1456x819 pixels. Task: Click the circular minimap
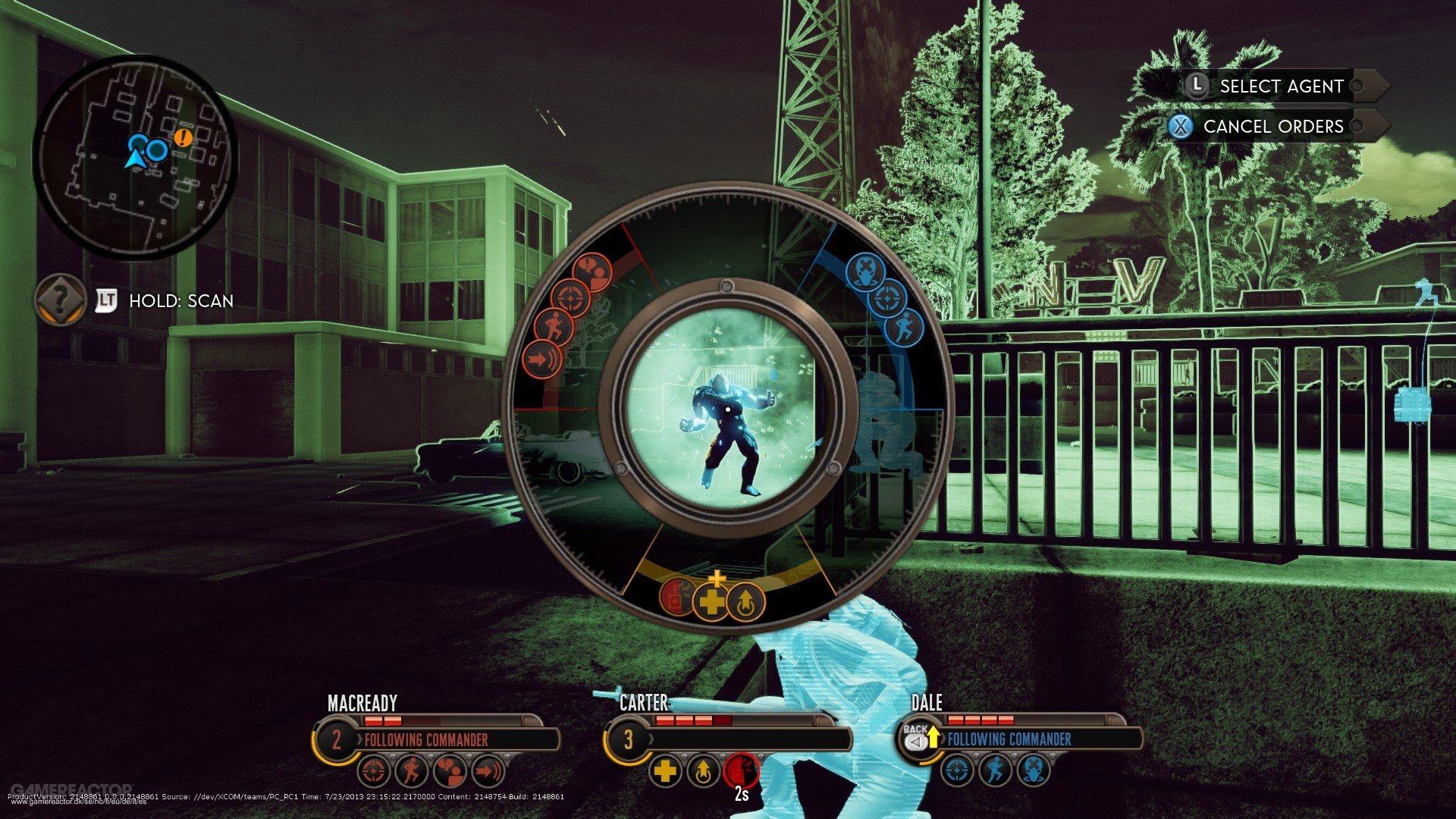pyautogui.click(x=135, y=158)
